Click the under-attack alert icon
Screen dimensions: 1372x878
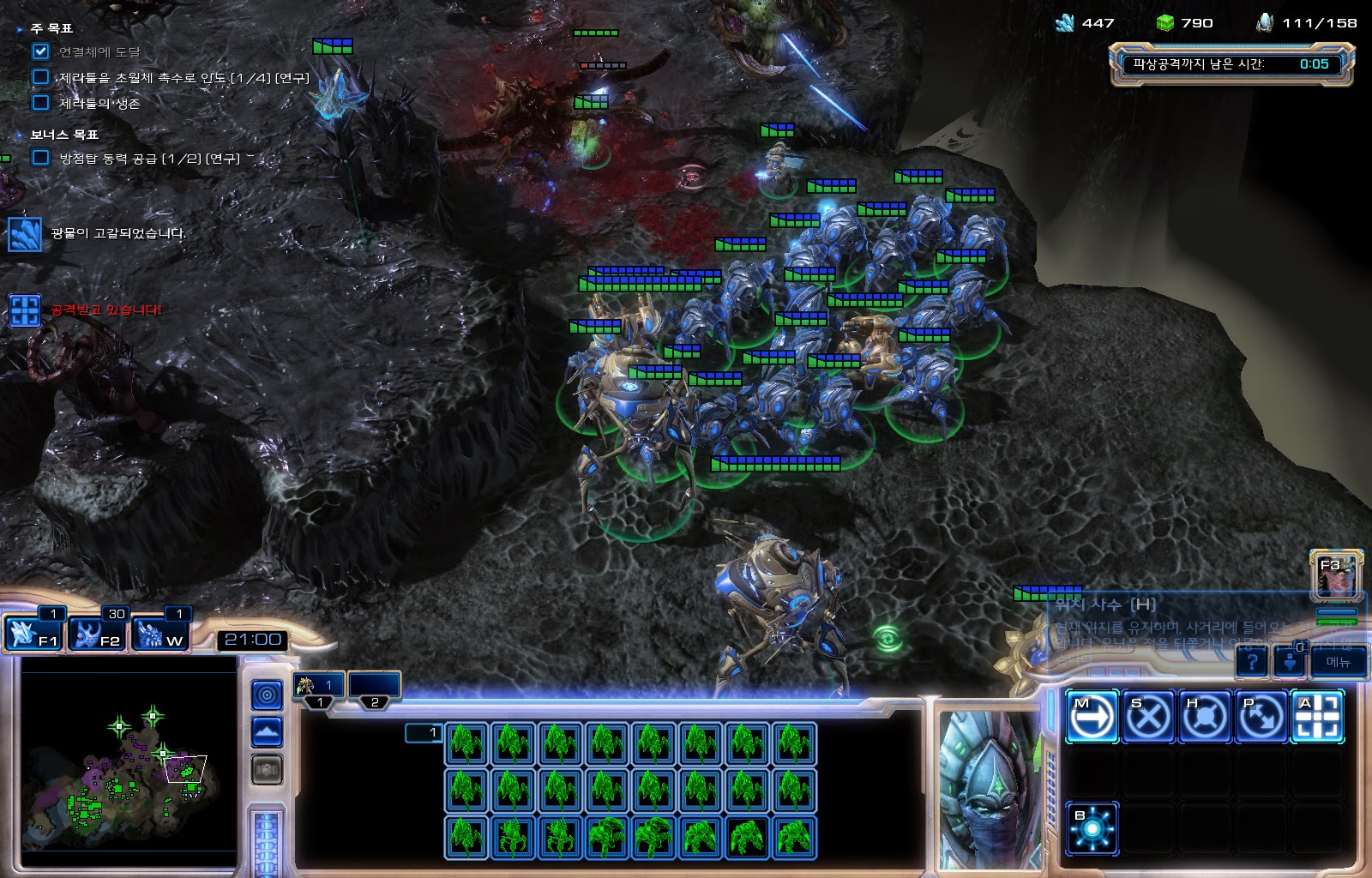24,310
